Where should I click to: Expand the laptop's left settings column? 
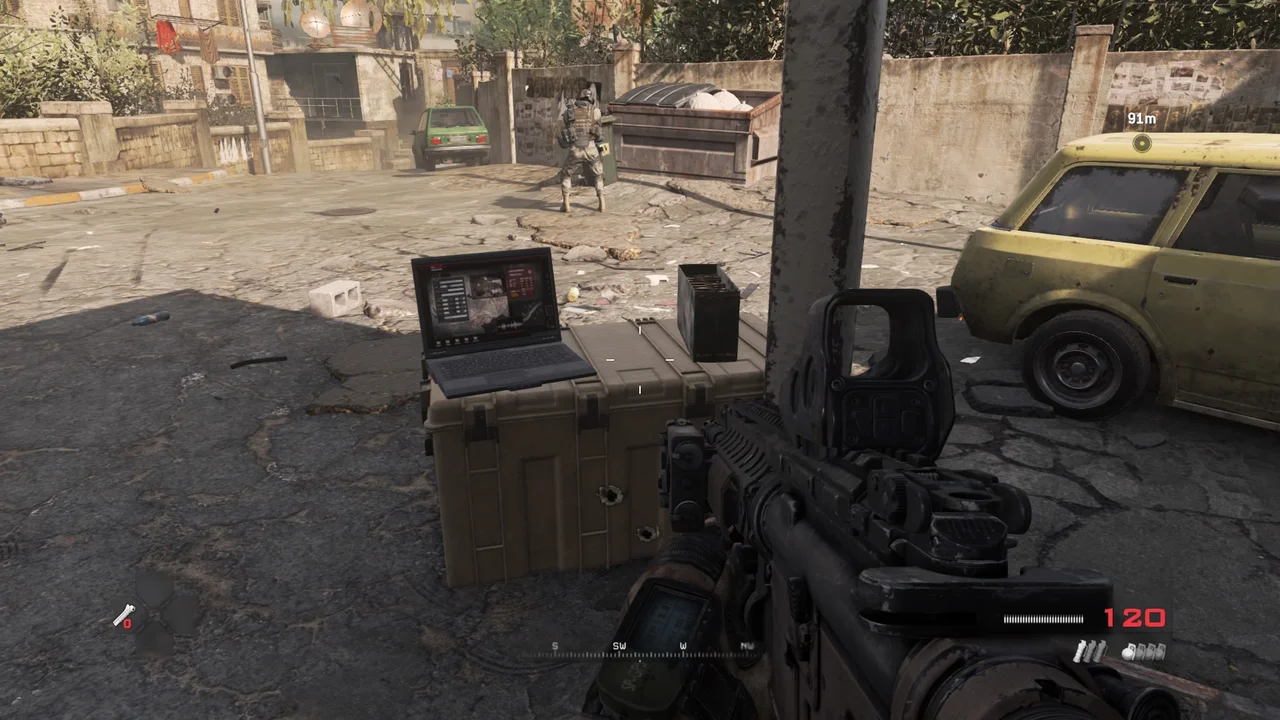451,300
